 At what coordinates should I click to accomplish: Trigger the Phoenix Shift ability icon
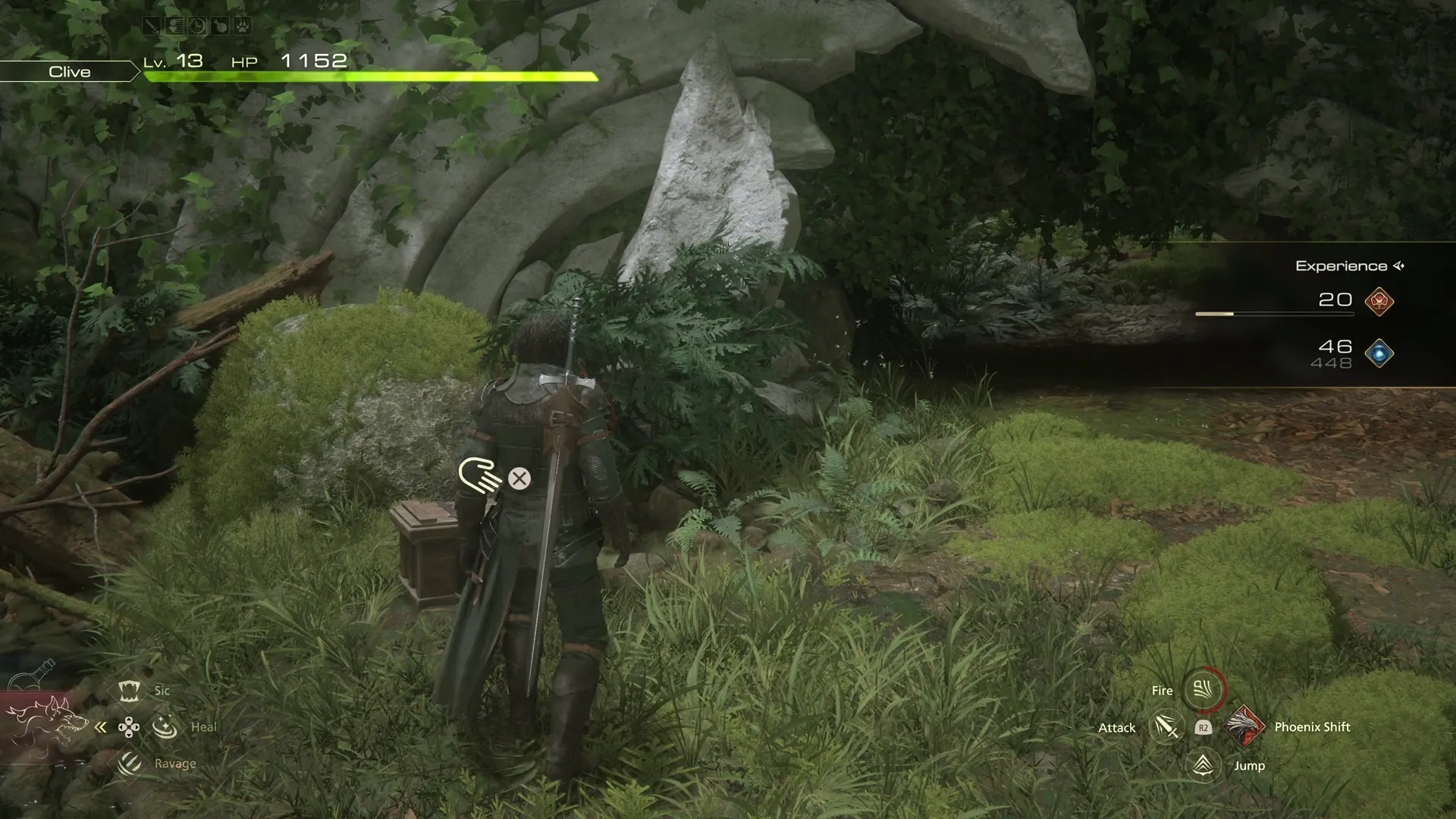1244,726
